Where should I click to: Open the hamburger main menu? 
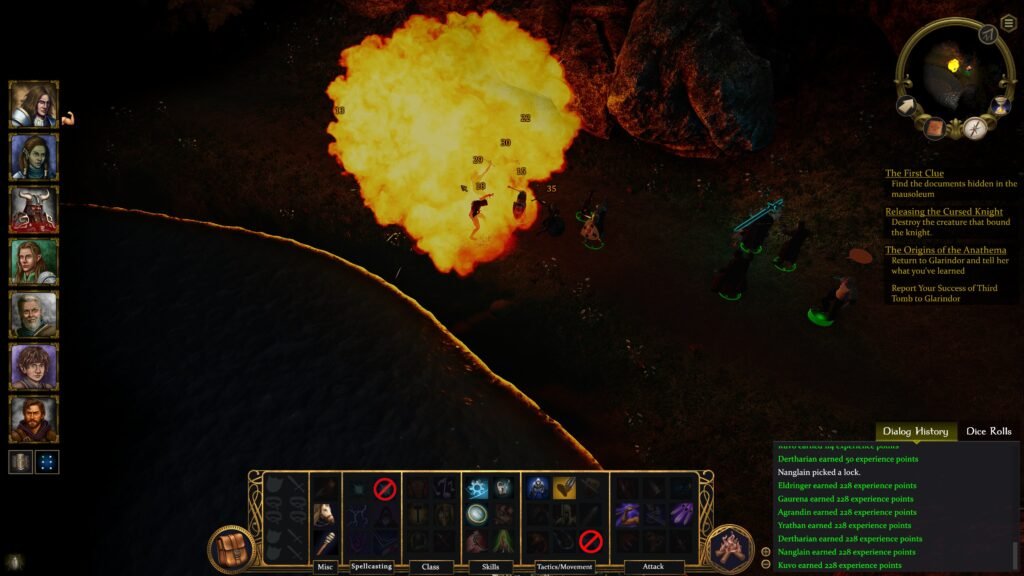click(1009, 23)
